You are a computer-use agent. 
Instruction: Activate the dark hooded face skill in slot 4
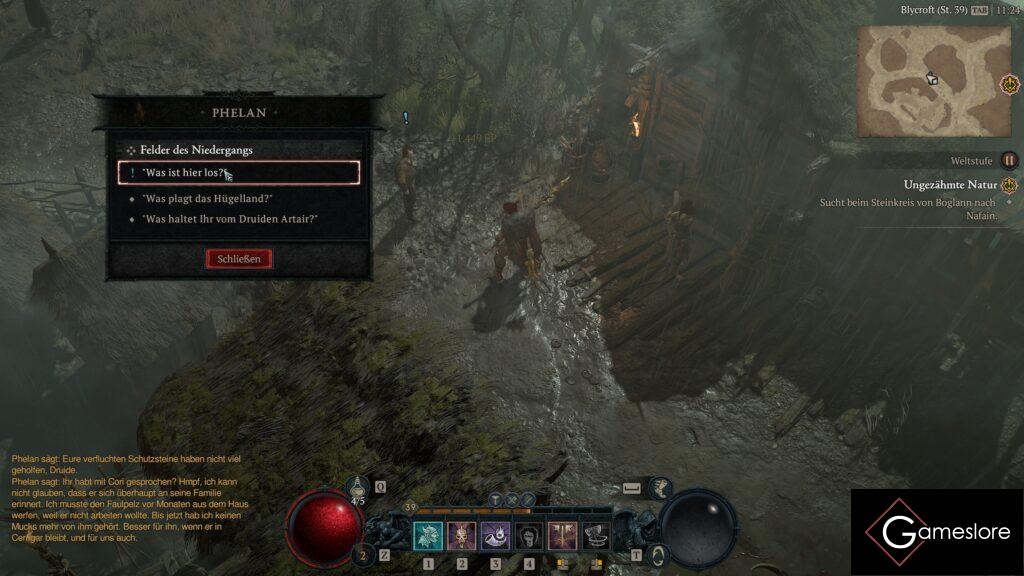529,537
